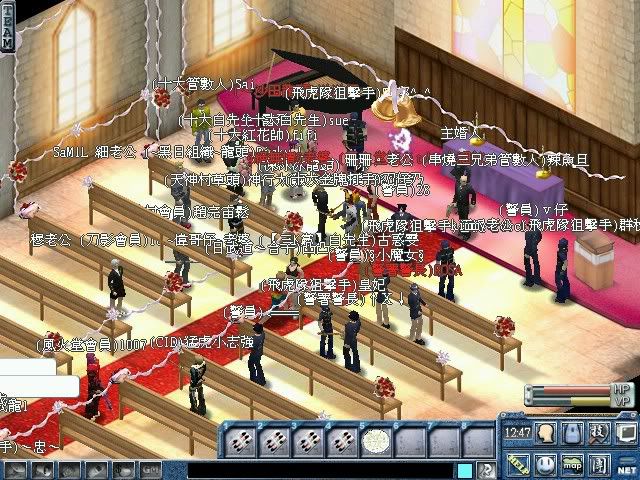
Task: Open the character head profile icon
Action: click(x=545, y=432)
